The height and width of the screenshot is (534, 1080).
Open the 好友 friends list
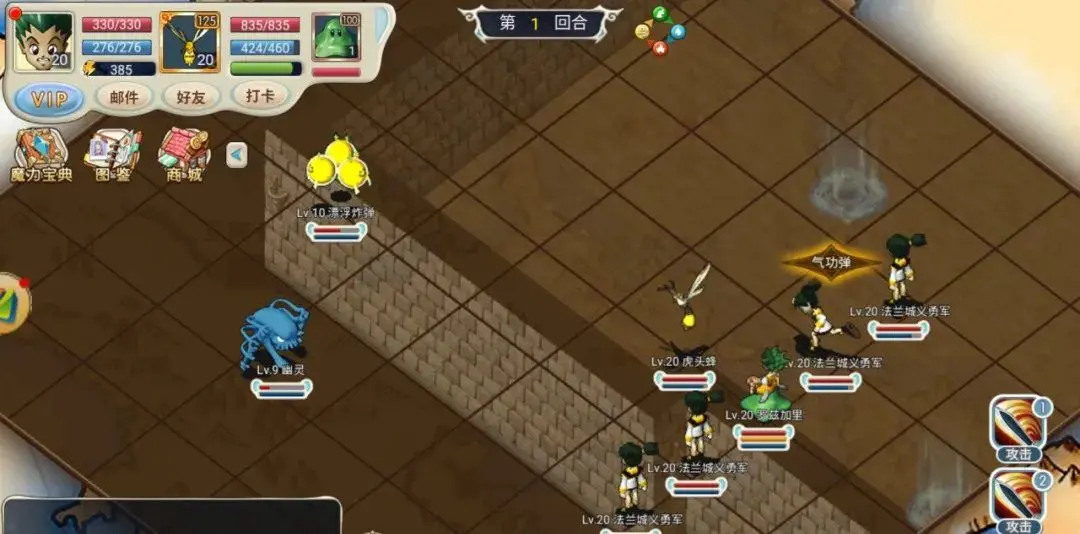pos(191,96)
